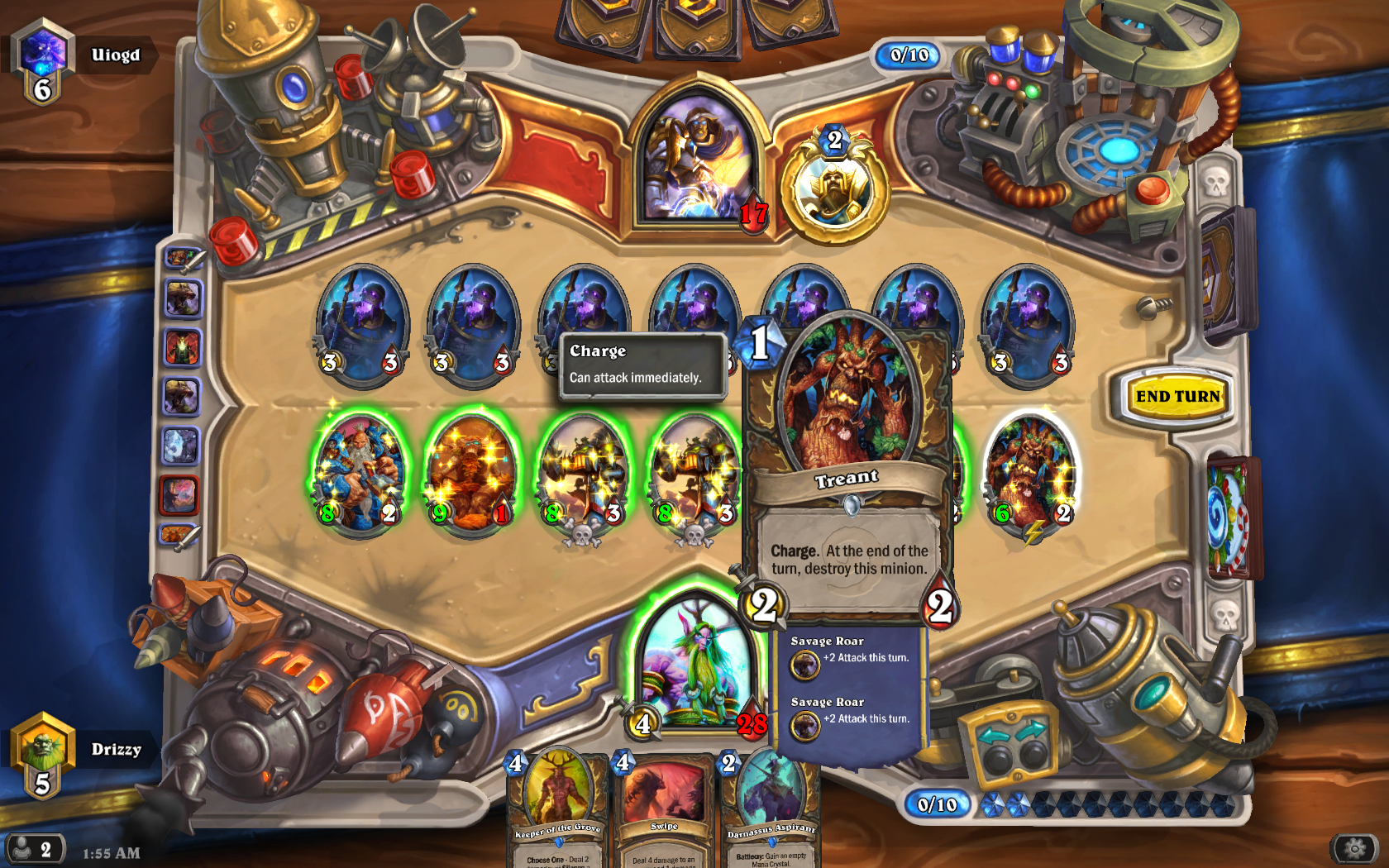Open the settings gear menu
1389x868 pixels.
(x=1355, y=848)
